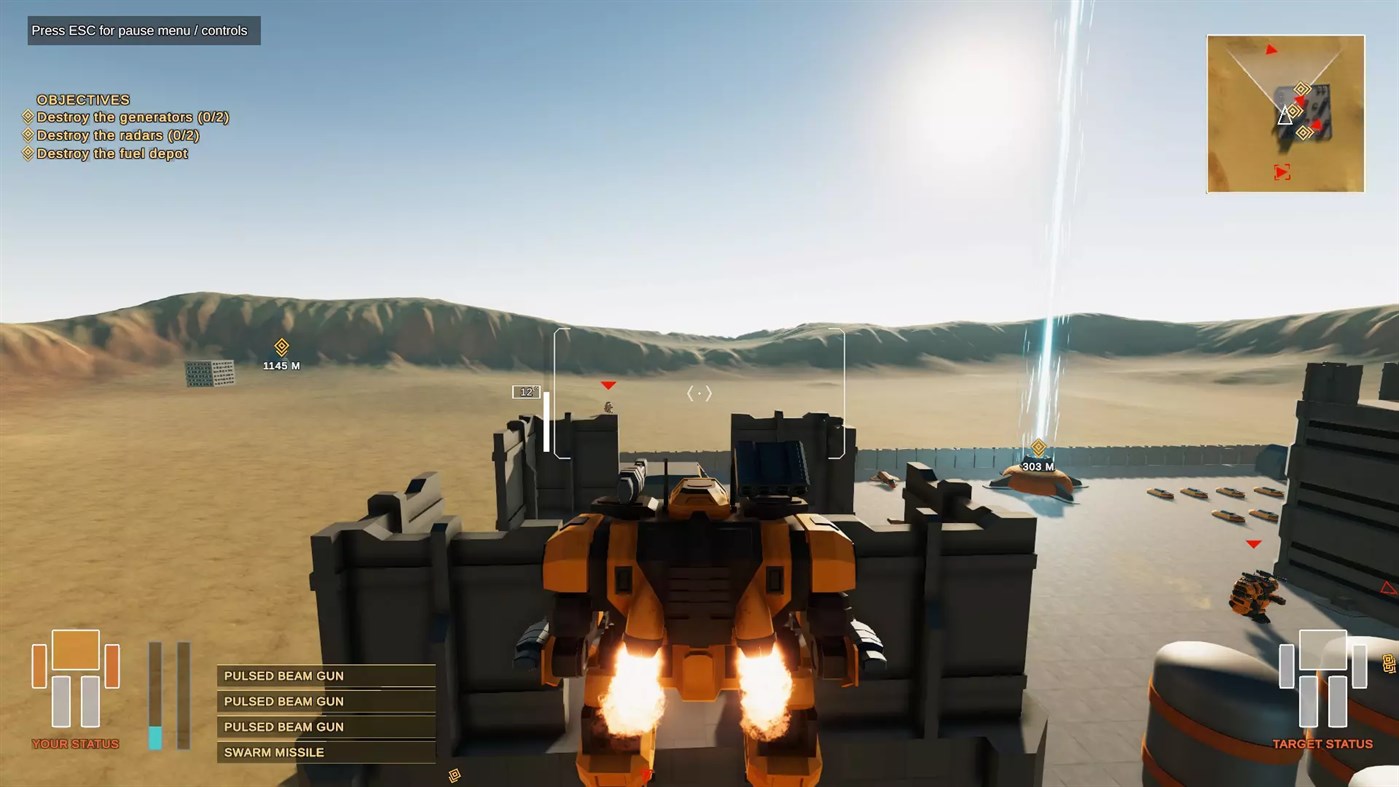Click the diamond icon beside Destroy the radars
Screen dimensions: 1399x787
(26, 135)
